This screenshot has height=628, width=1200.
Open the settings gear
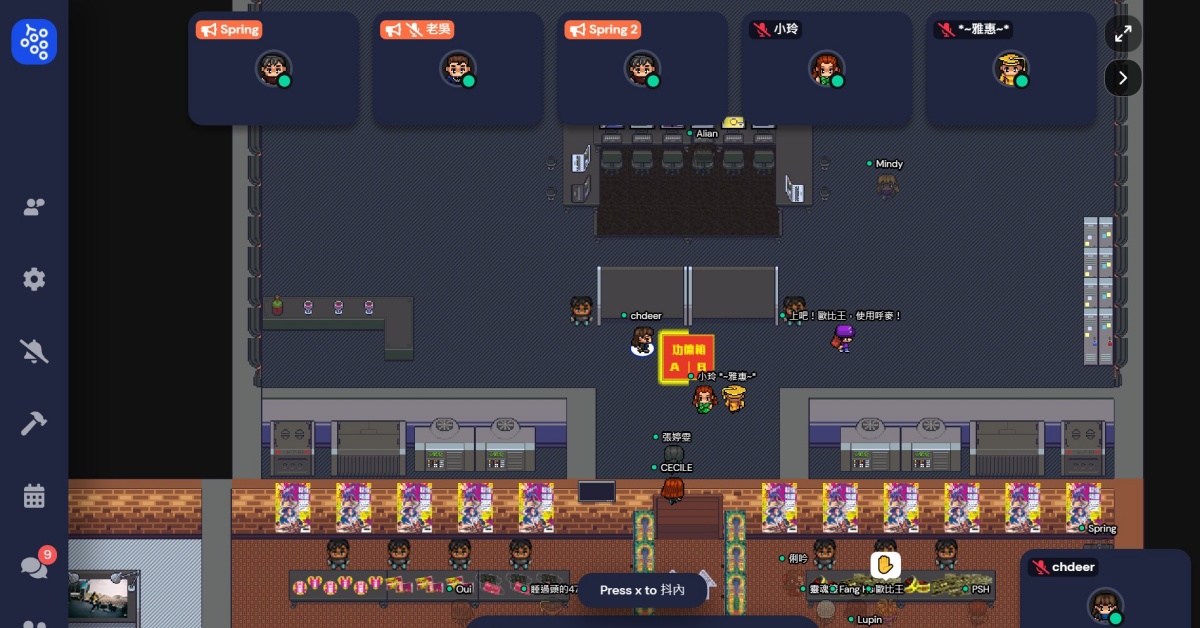coord(34,279)
